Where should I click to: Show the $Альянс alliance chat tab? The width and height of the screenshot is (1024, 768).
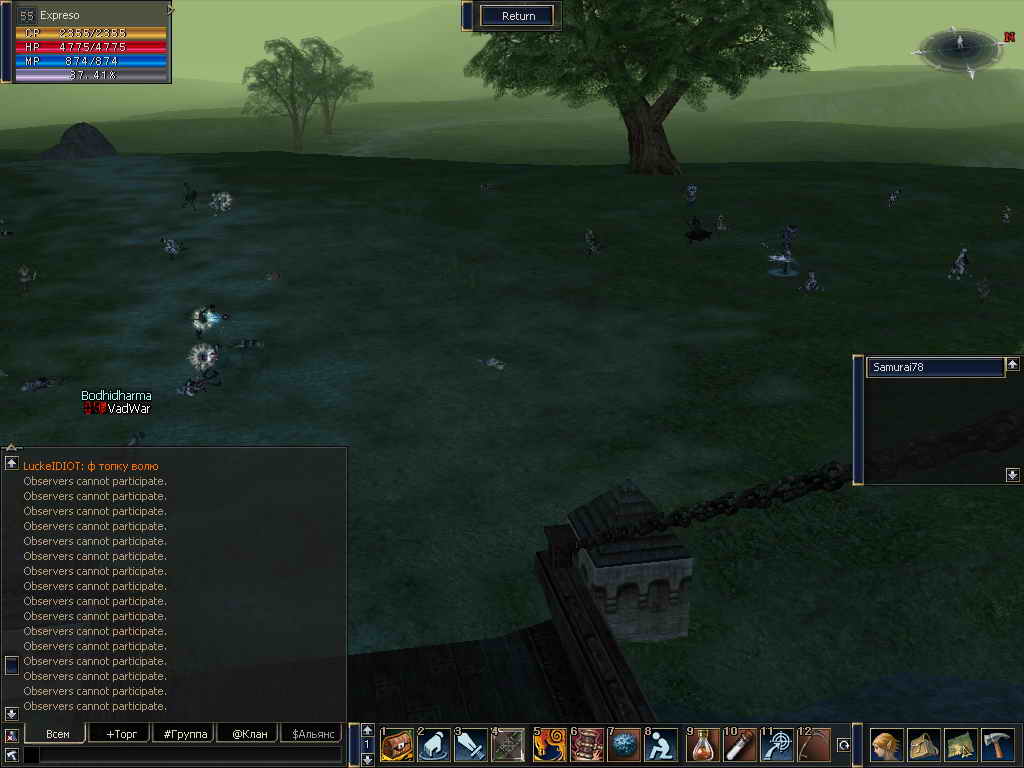[313, 734]
